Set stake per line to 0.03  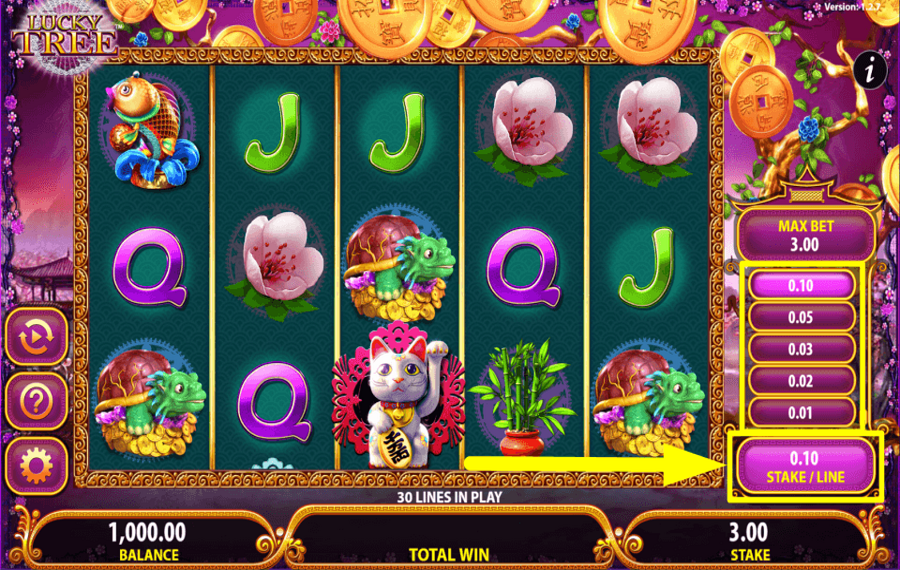[x=800, y=349]
